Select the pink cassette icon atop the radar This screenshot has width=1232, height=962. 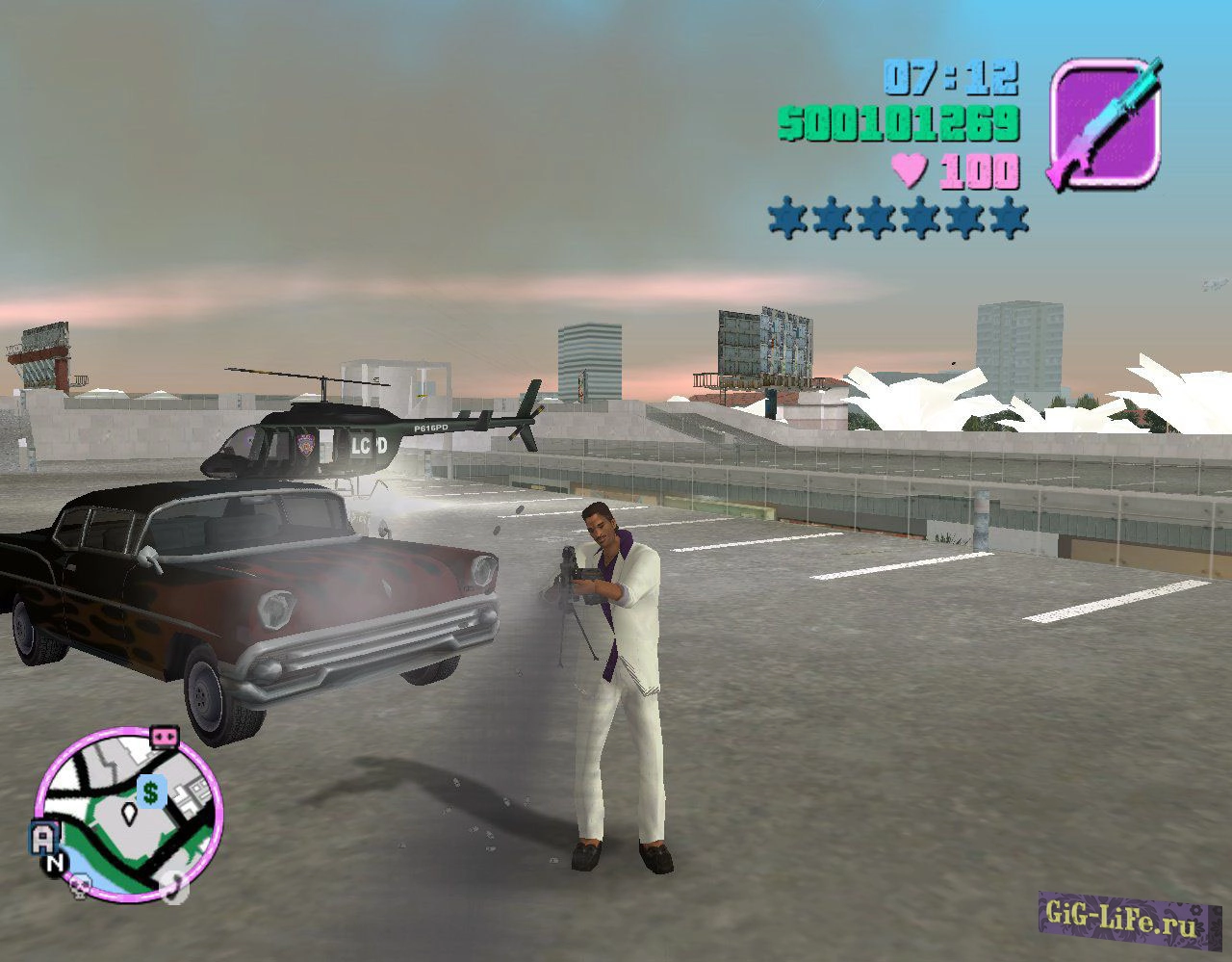(x=165, y=738)
